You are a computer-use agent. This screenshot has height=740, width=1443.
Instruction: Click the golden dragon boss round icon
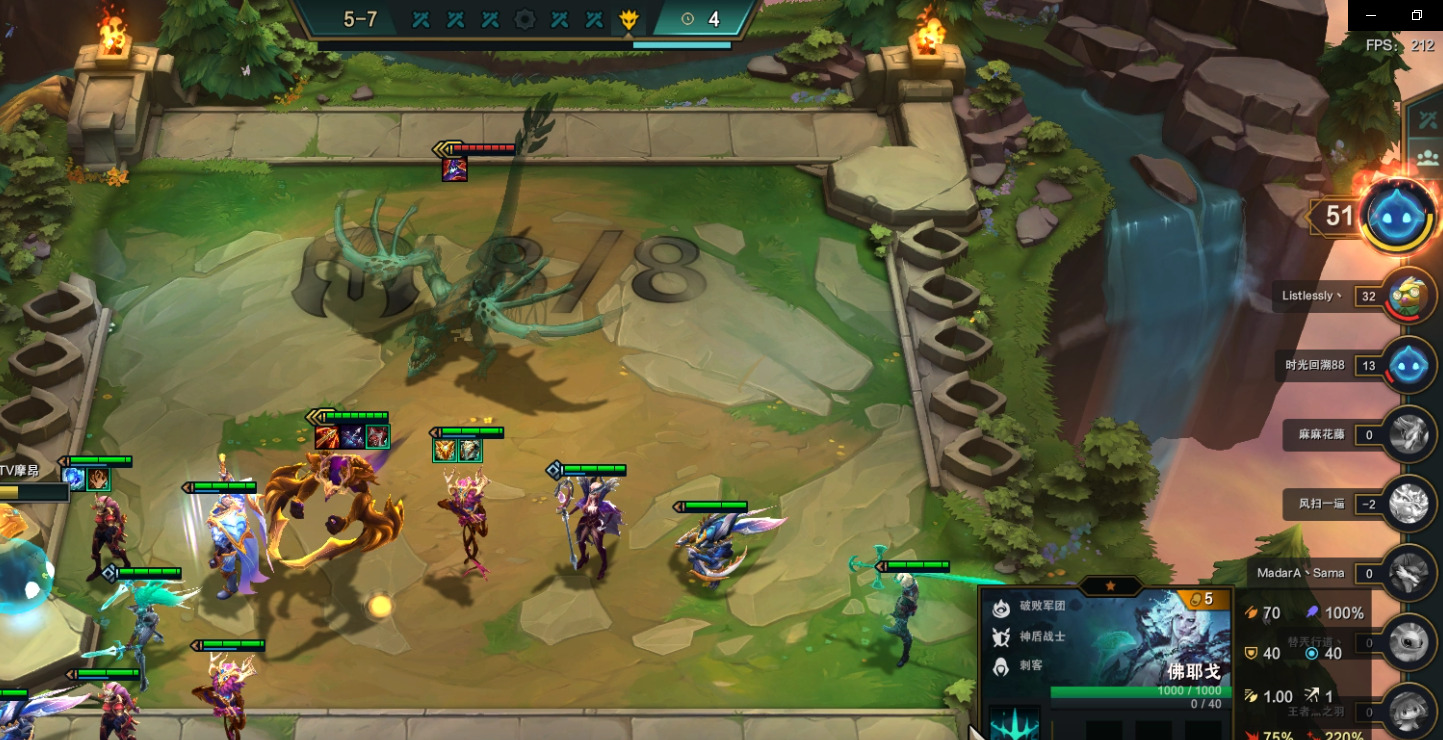coord(628,19)
